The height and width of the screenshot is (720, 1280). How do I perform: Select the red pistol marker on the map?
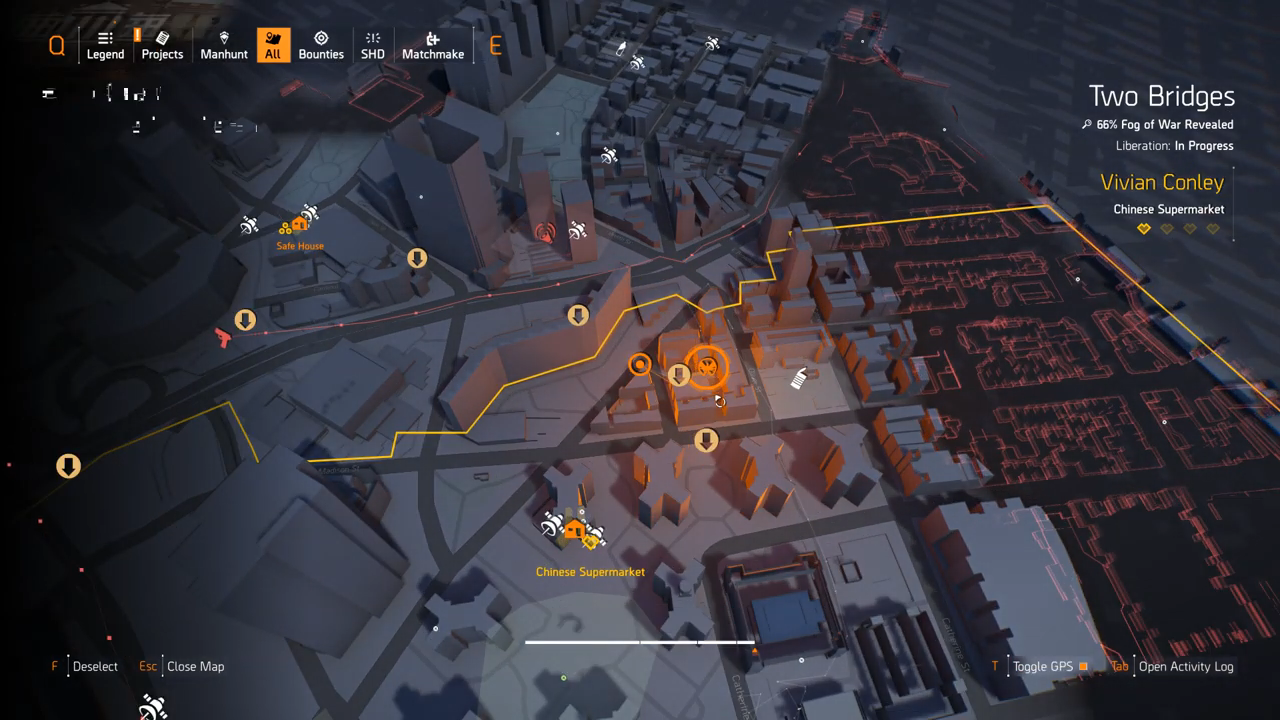(x=222, y=337)
